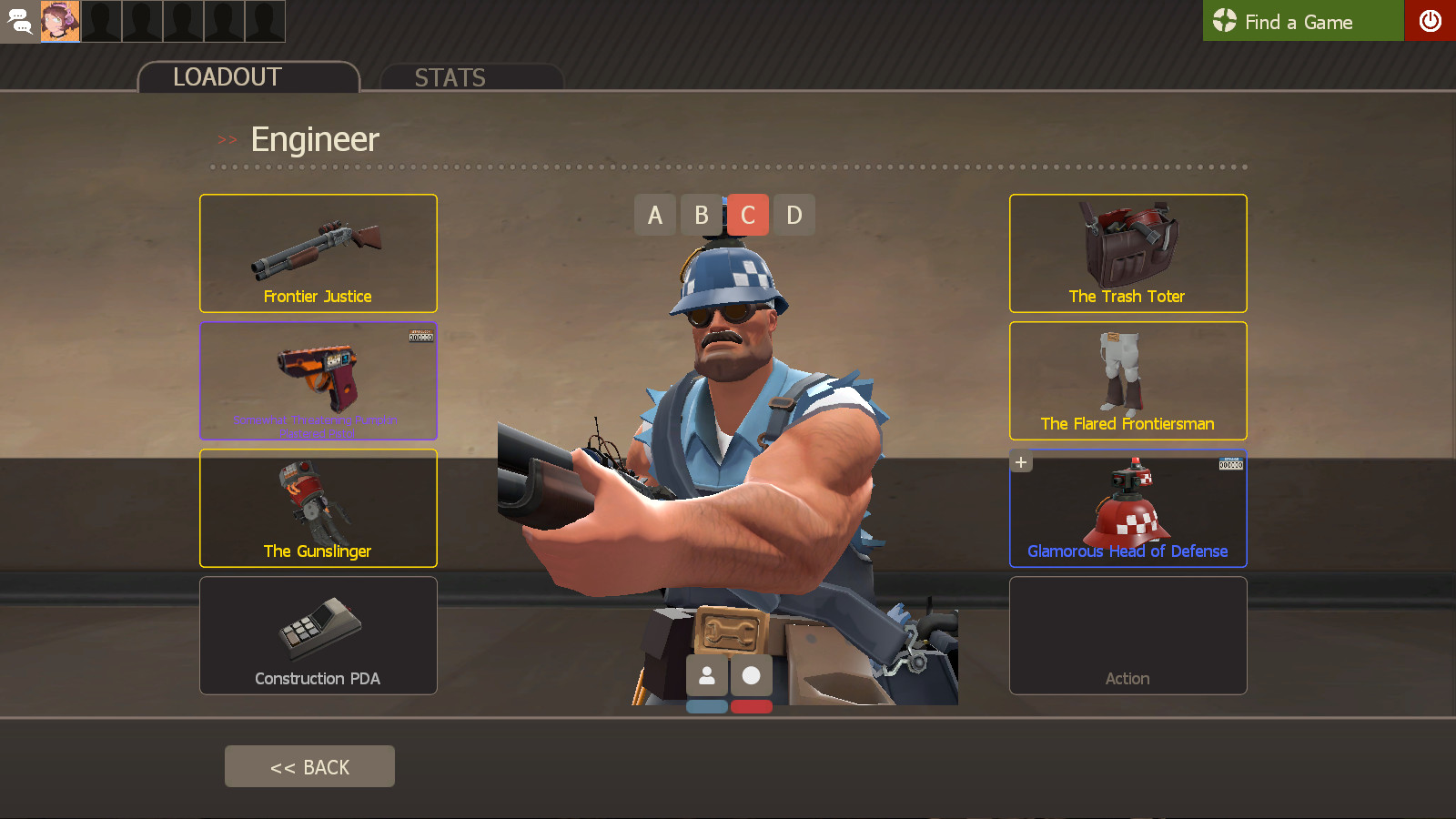1456x819 pixels.
Task: Click the Find a Game button
Action: click(x=1301, y=21)
